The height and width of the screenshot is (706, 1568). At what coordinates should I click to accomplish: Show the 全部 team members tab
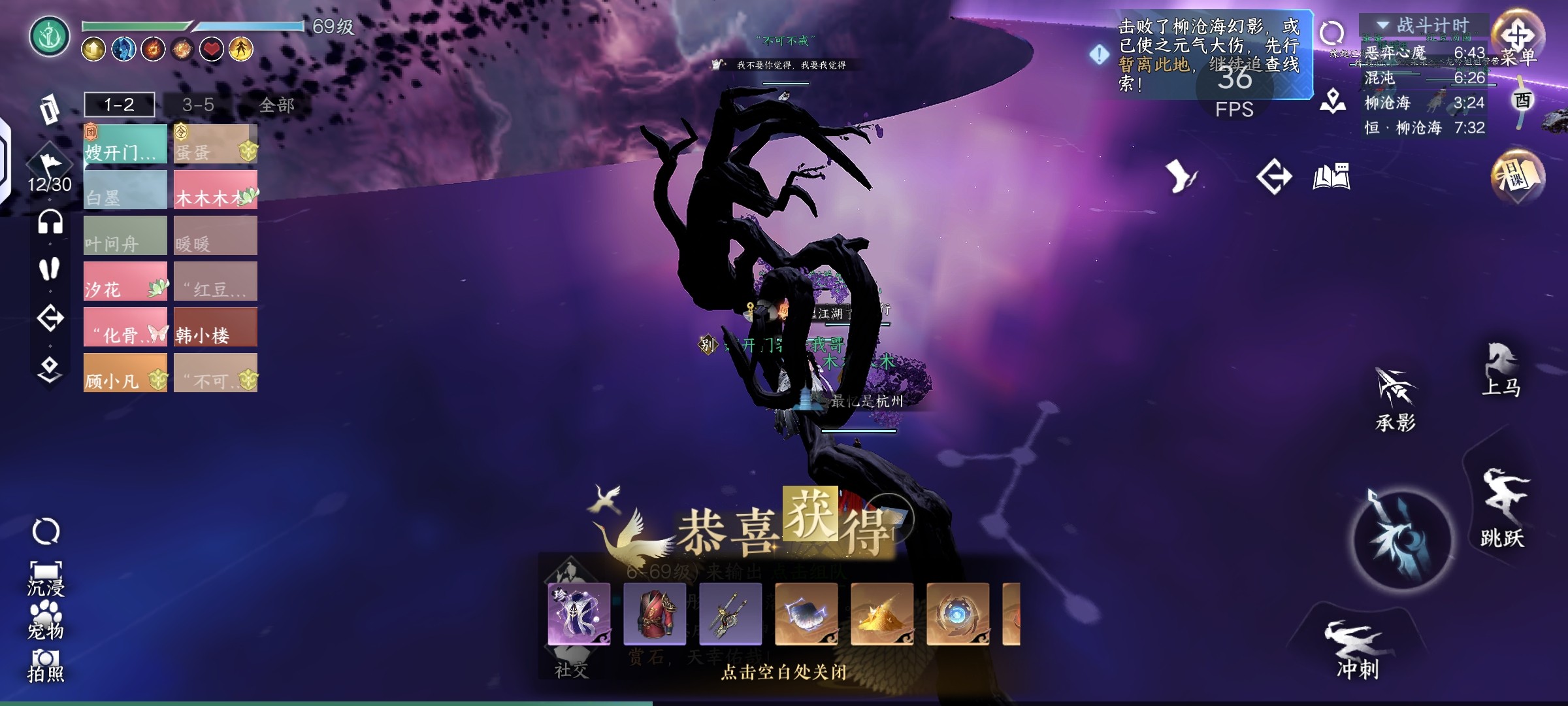pos(276,105)
